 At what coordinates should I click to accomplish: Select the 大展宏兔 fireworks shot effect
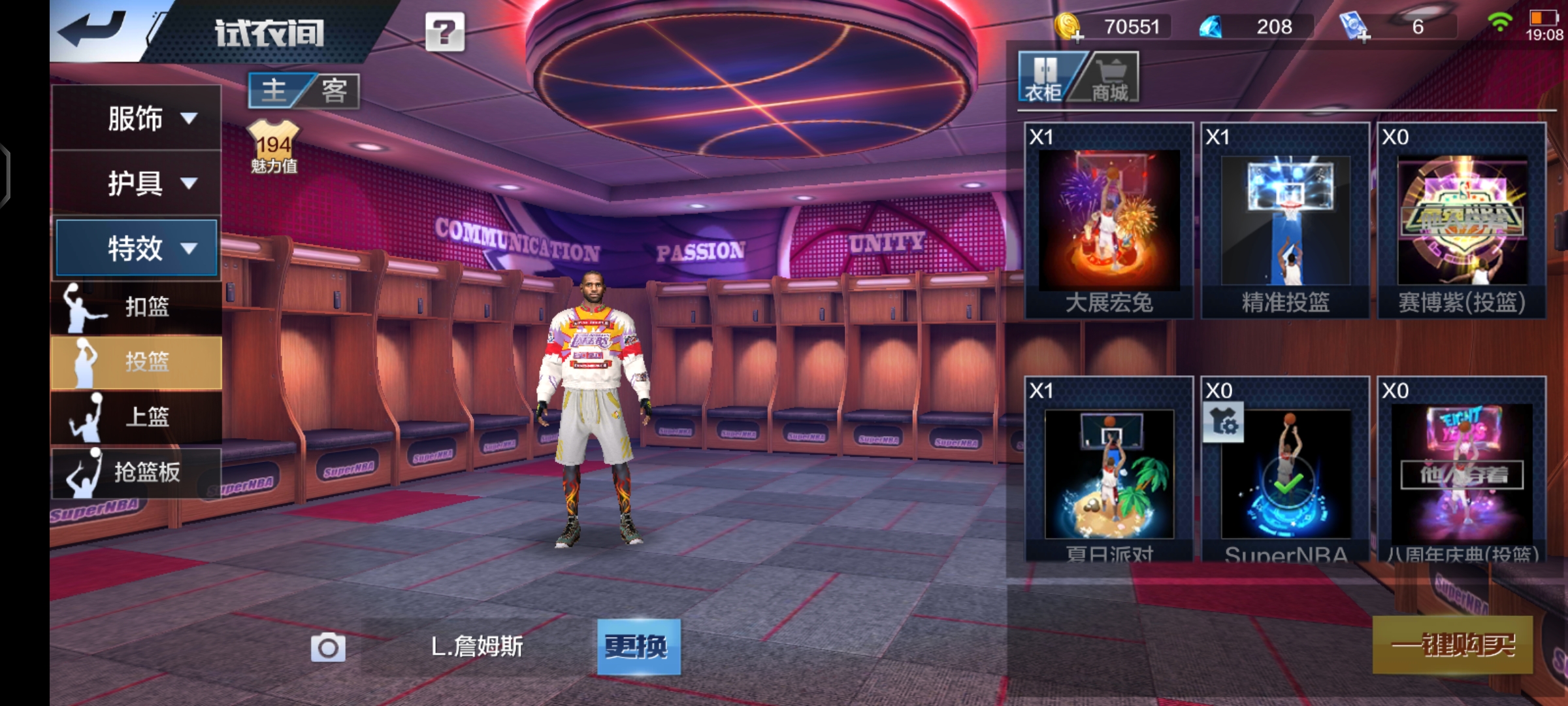[x=1109, y=220]
